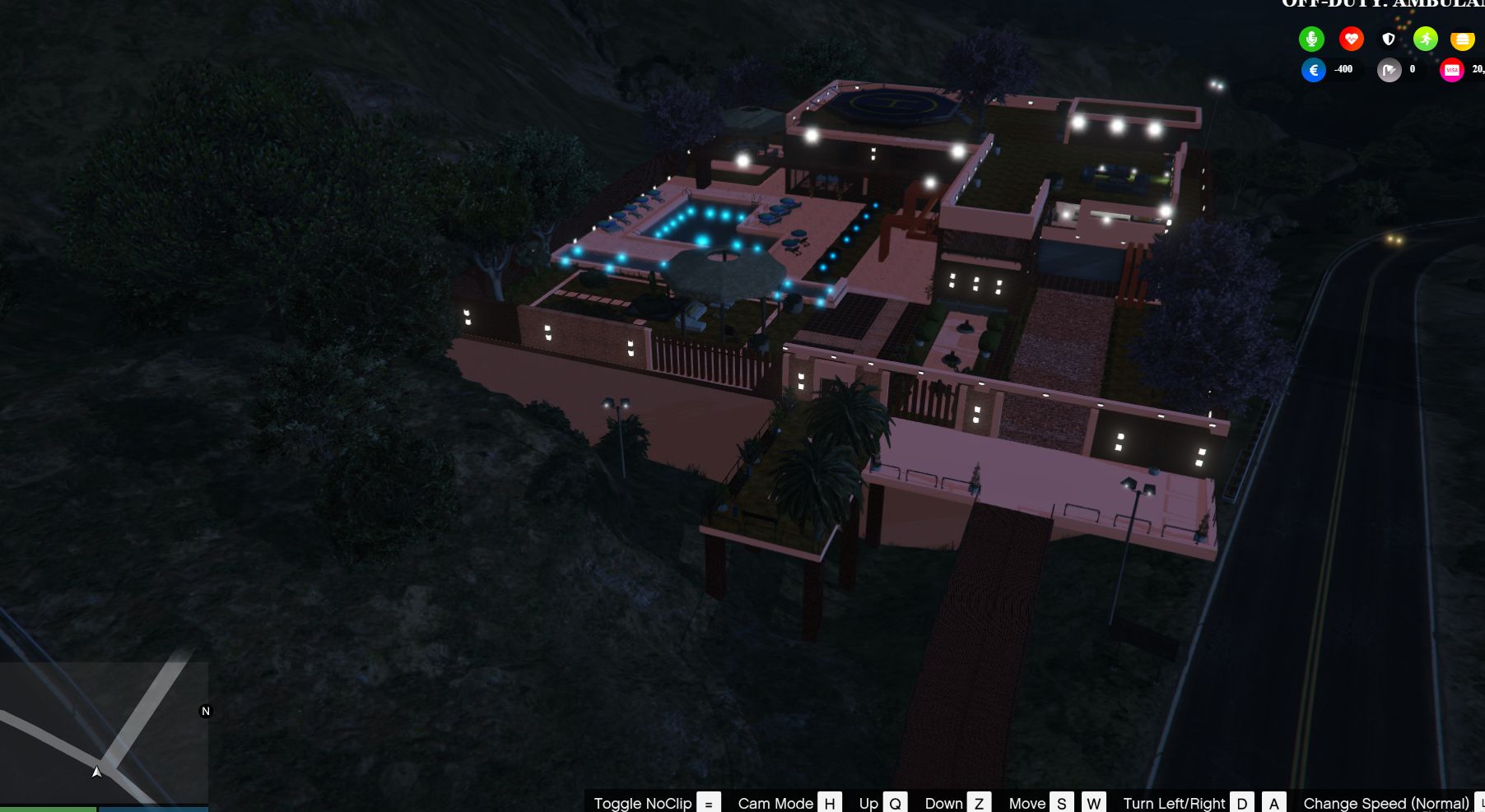Click the shield armor icon
This screenshot has width=1485, height=812.
(1389, 39)
